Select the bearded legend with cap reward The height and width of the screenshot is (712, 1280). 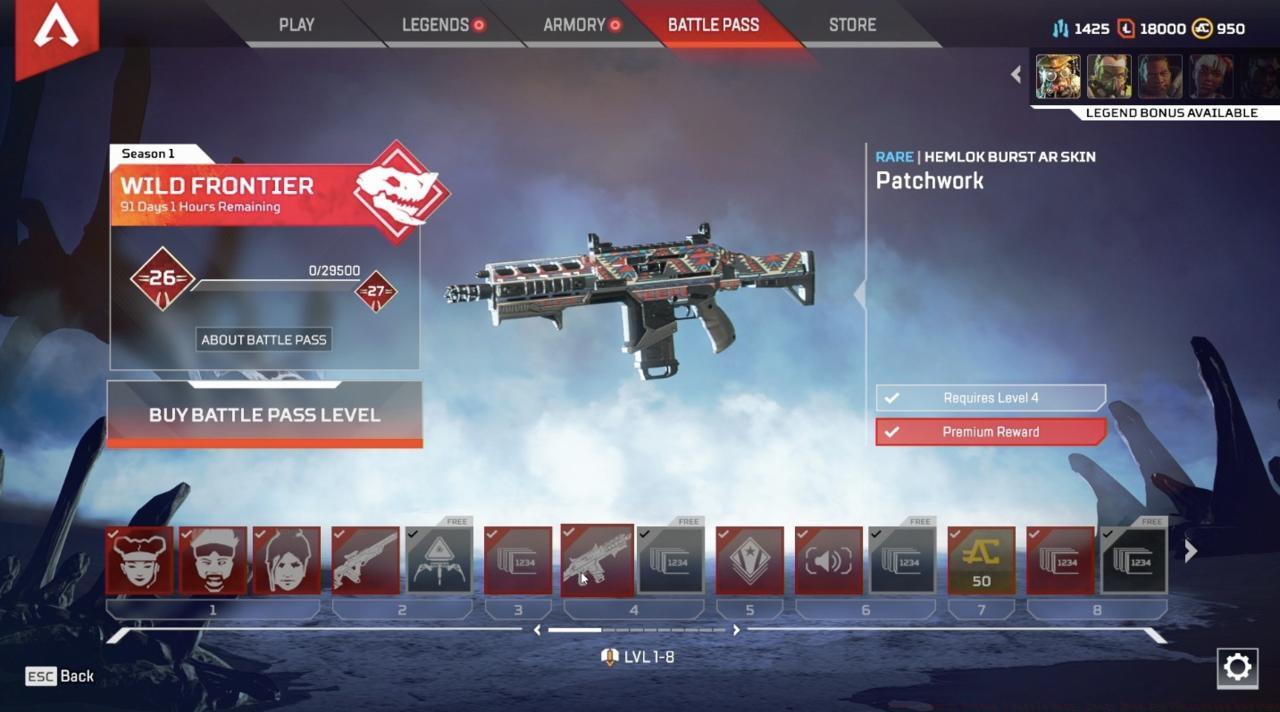212,561
